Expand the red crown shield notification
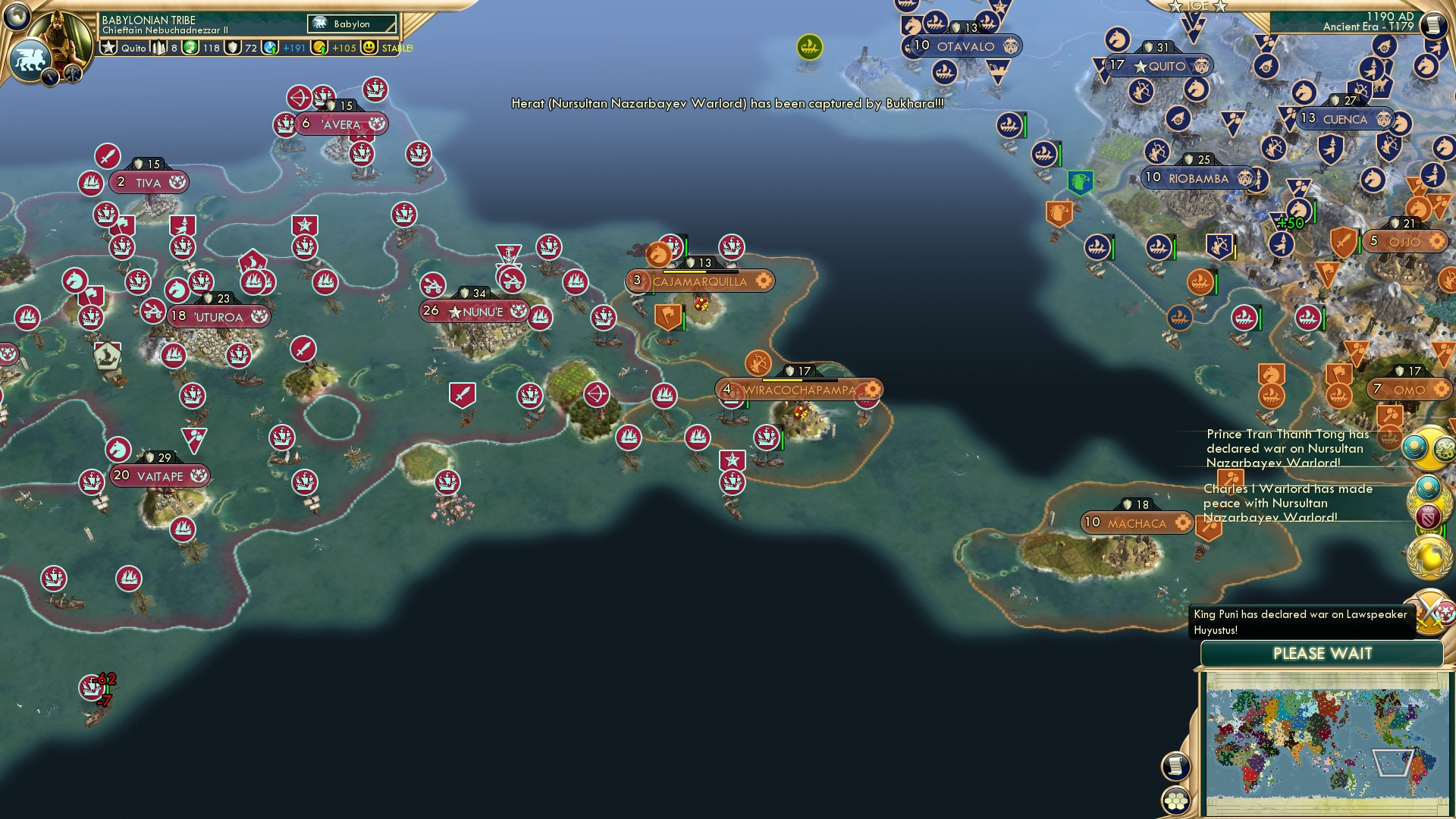 click(x=1429, y=515)
